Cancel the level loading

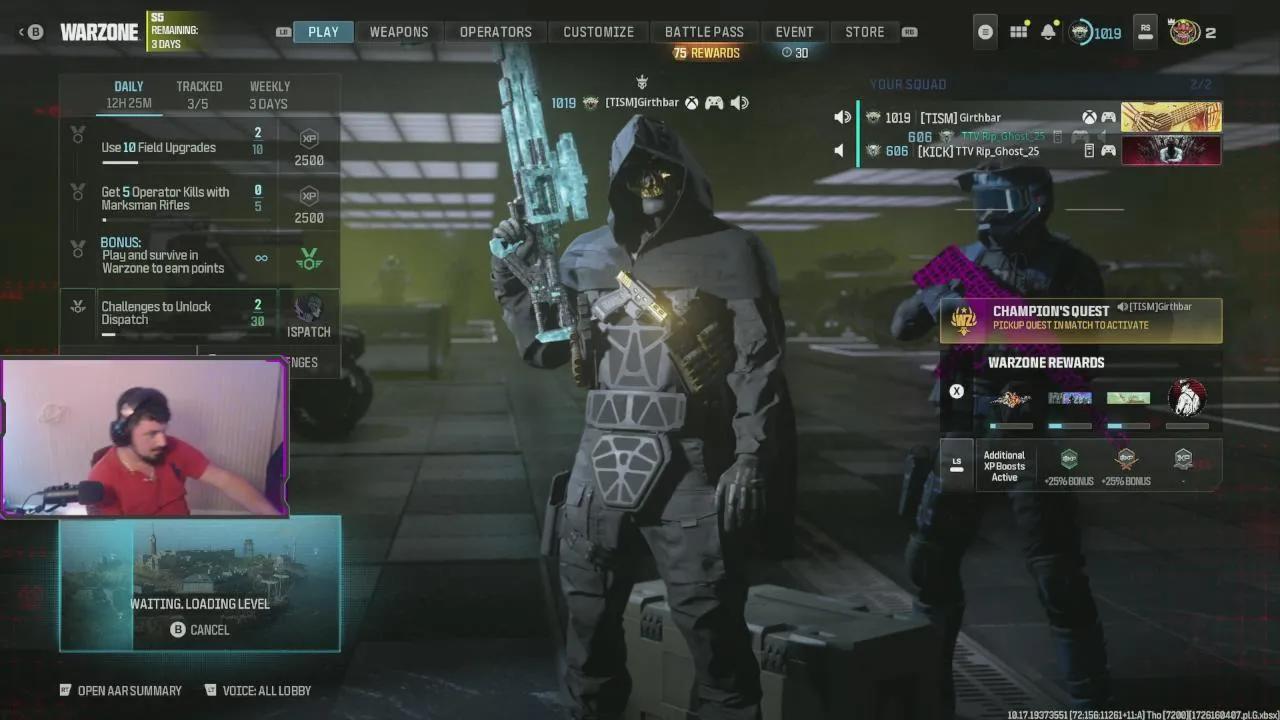click(x=198, y=629)
